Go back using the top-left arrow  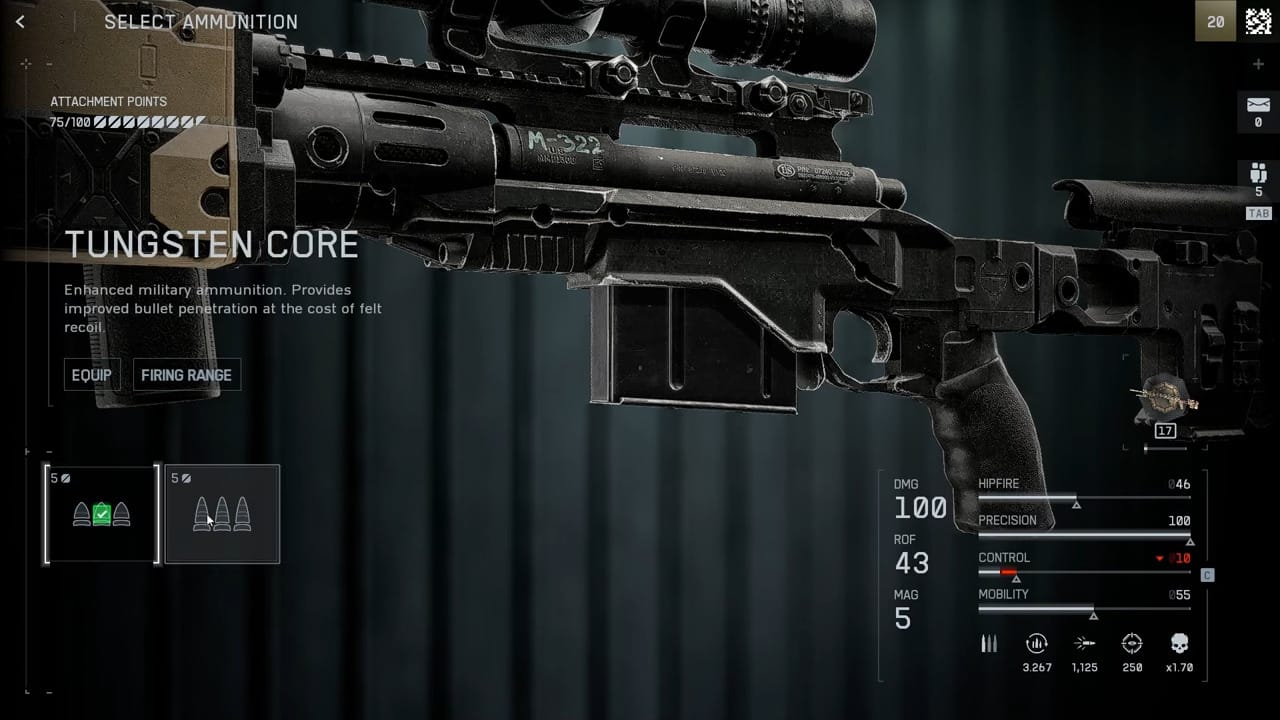click(21, 21)
